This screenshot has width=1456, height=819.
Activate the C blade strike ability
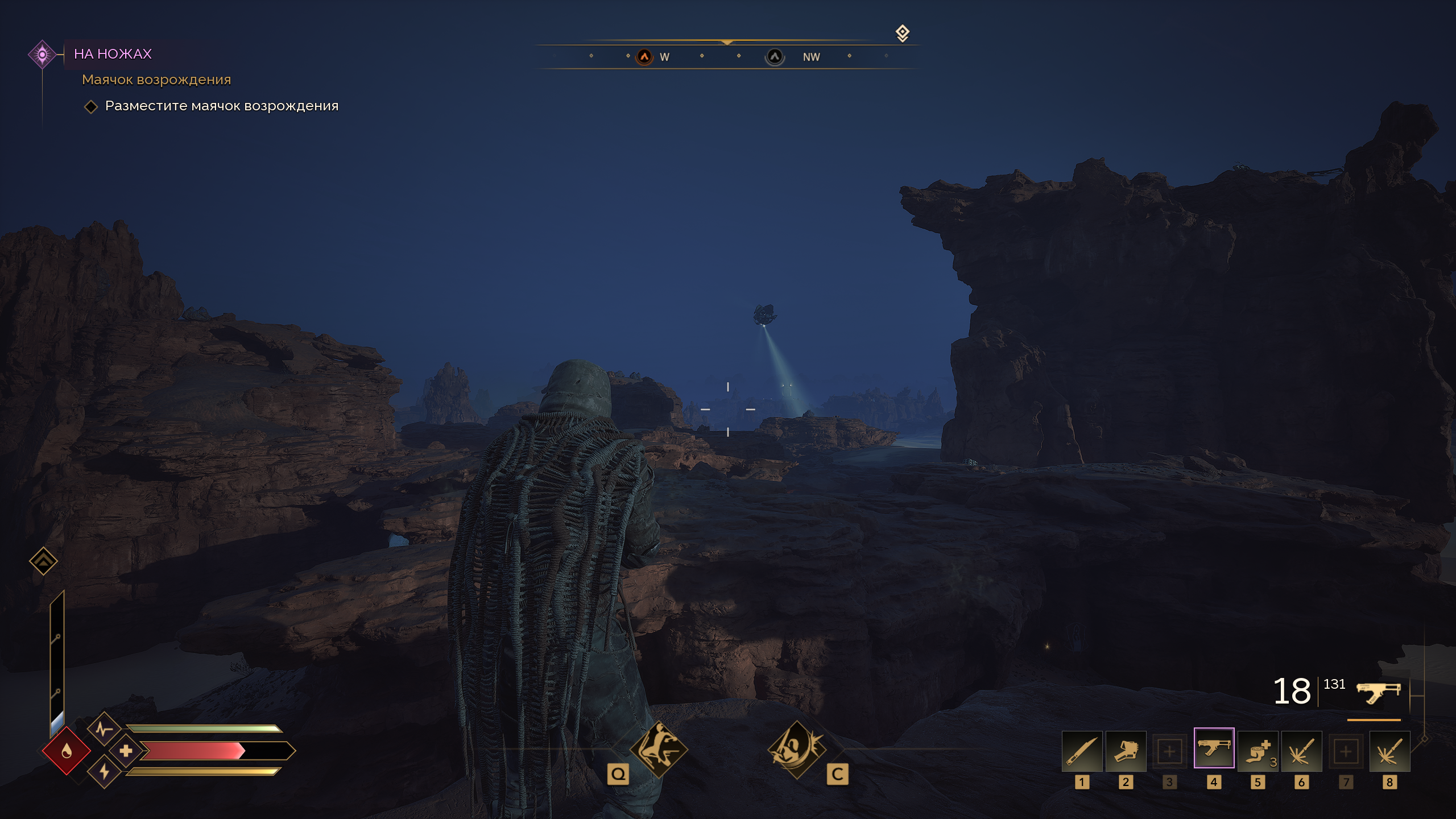796,750
